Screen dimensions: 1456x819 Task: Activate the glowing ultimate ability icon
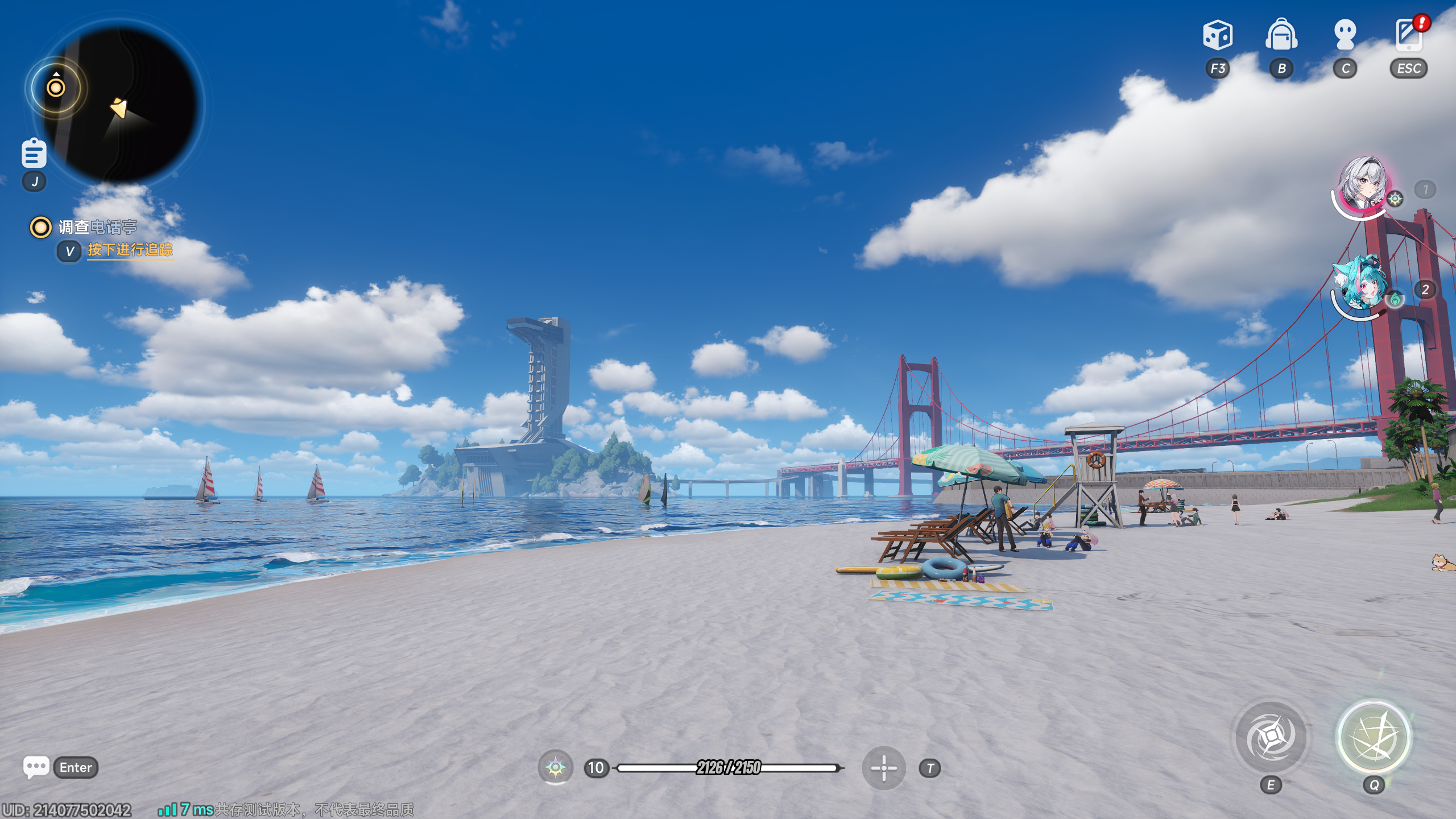pos(1374,738)
